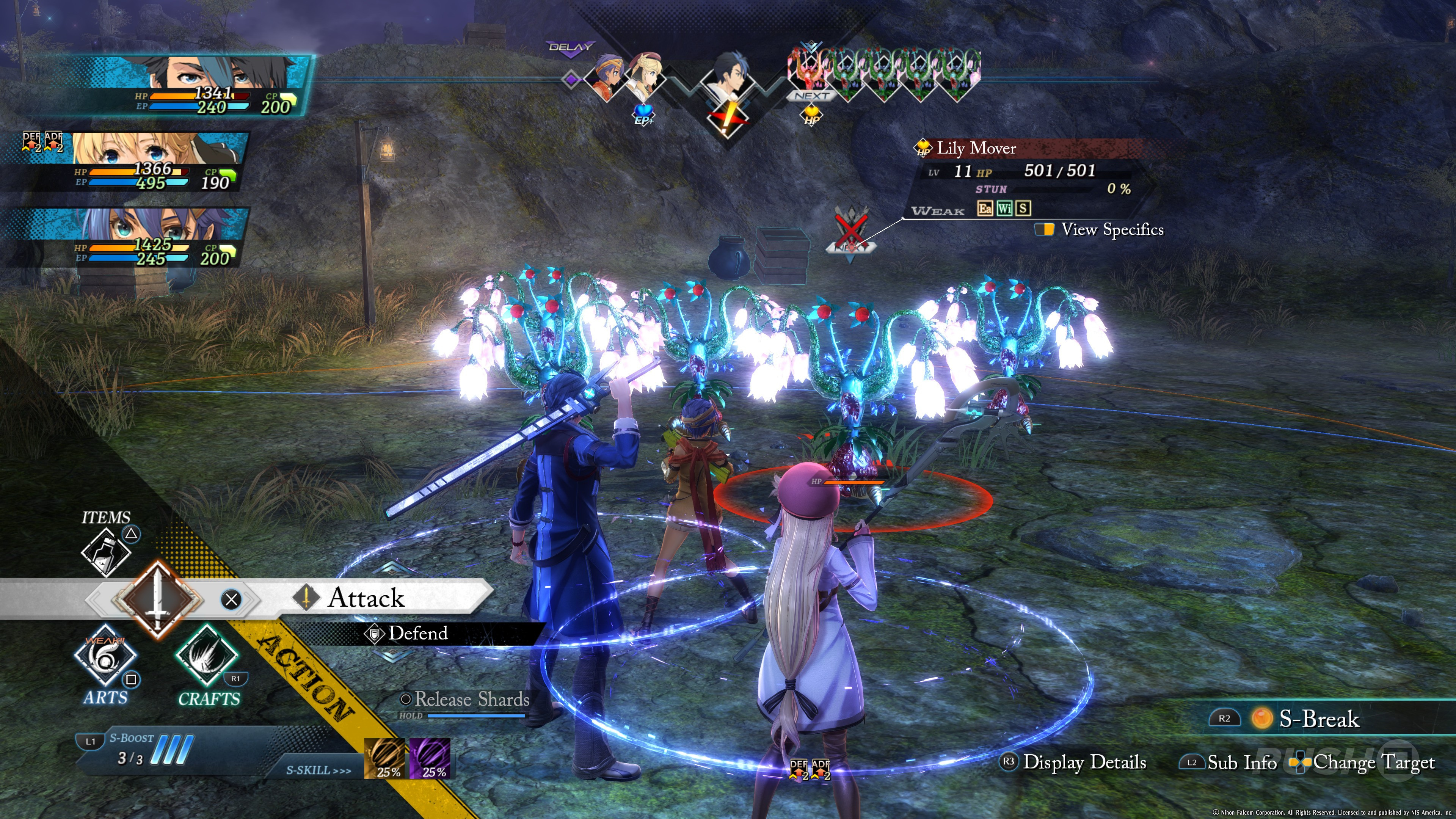Open Sub Info
This screenshot has width=1456, height=819.
(1241, 763)
